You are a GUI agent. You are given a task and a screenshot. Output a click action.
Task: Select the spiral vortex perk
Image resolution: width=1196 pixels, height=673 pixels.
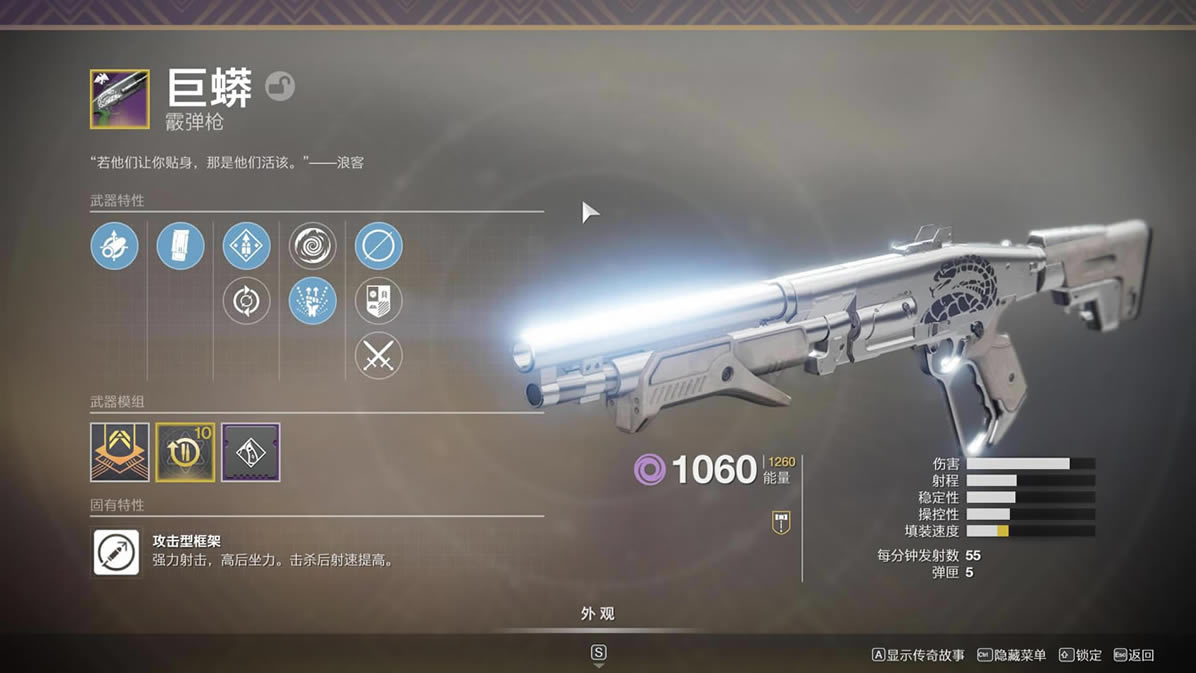313,246
